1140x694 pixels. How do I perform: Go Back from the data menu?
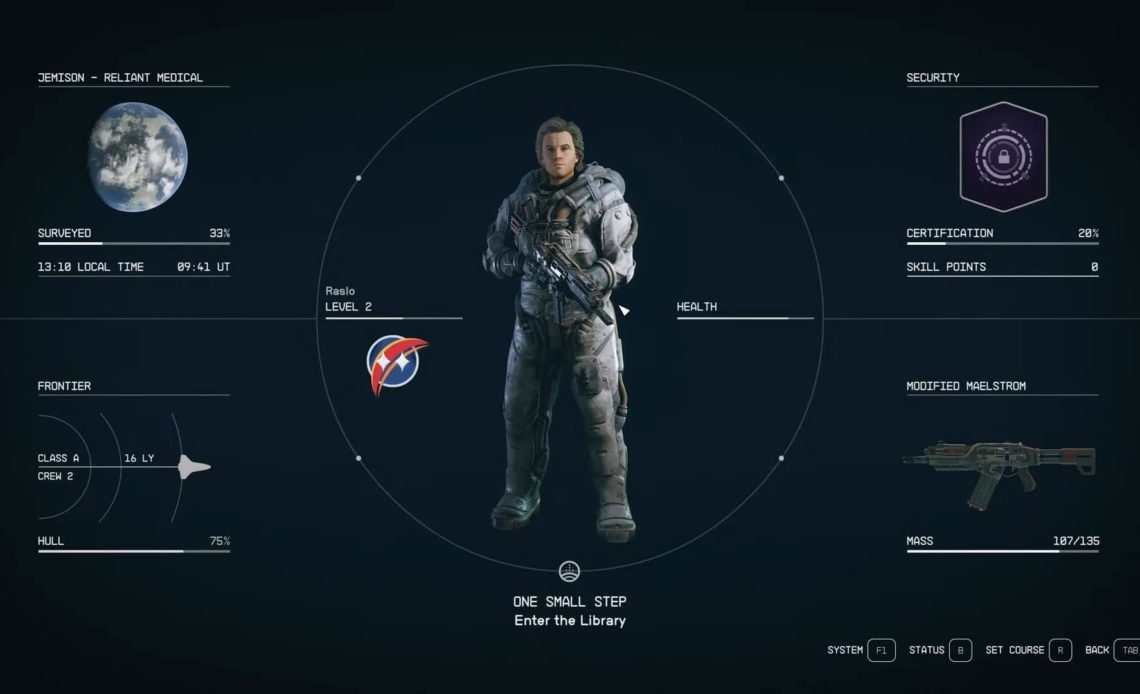click(x=1125, y=650)
